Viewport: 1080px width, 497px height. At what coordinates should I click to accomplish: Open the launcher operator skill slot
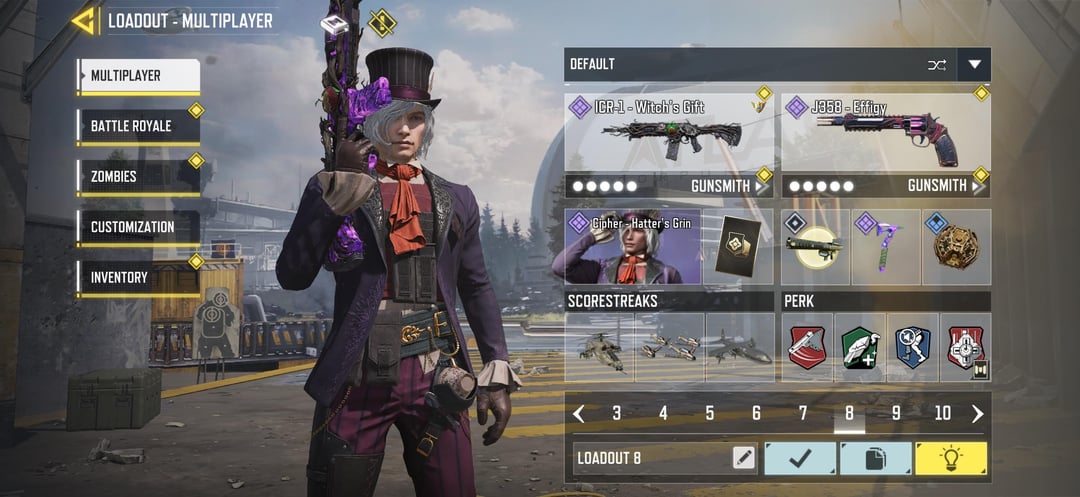pyautogui.click(x=814, y=247)
